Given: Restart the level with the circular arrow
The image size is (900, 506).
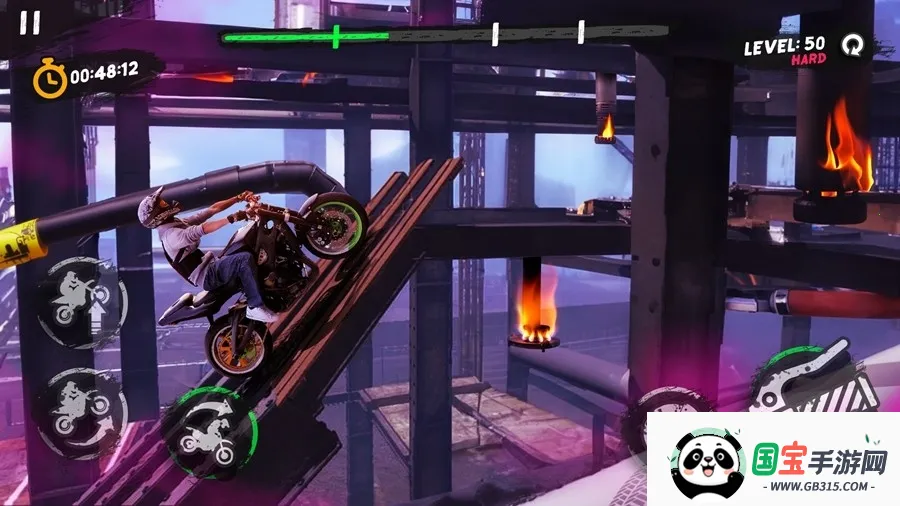Looking at the screenshot, I should (851, 45).
